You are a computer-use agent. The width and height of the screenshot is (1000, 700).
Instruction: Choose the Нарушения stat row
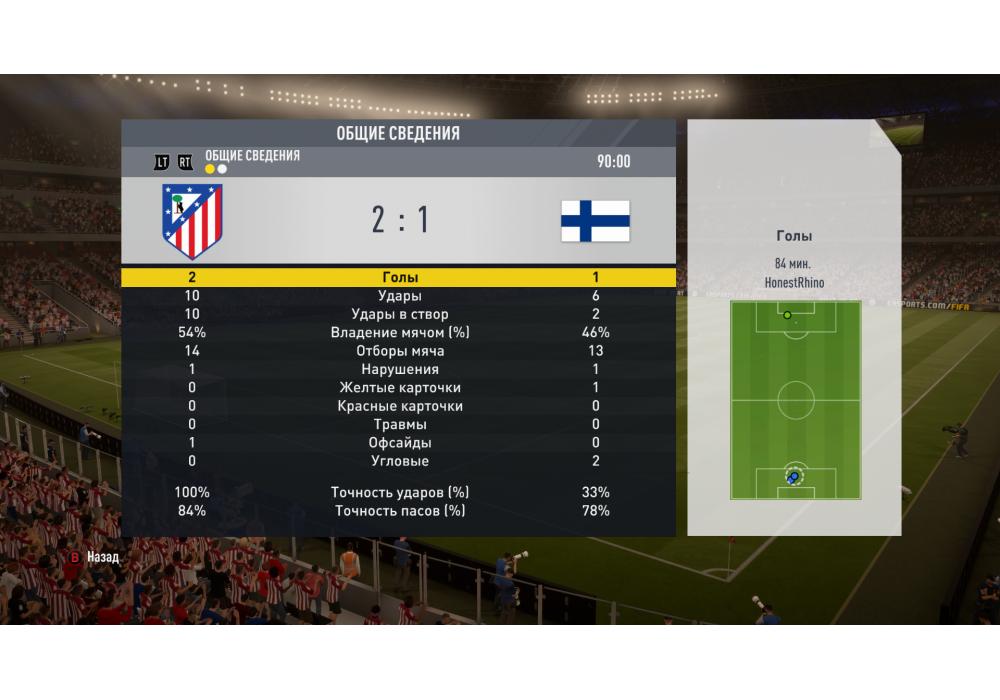pyautogui.click(x=399, y=369)
